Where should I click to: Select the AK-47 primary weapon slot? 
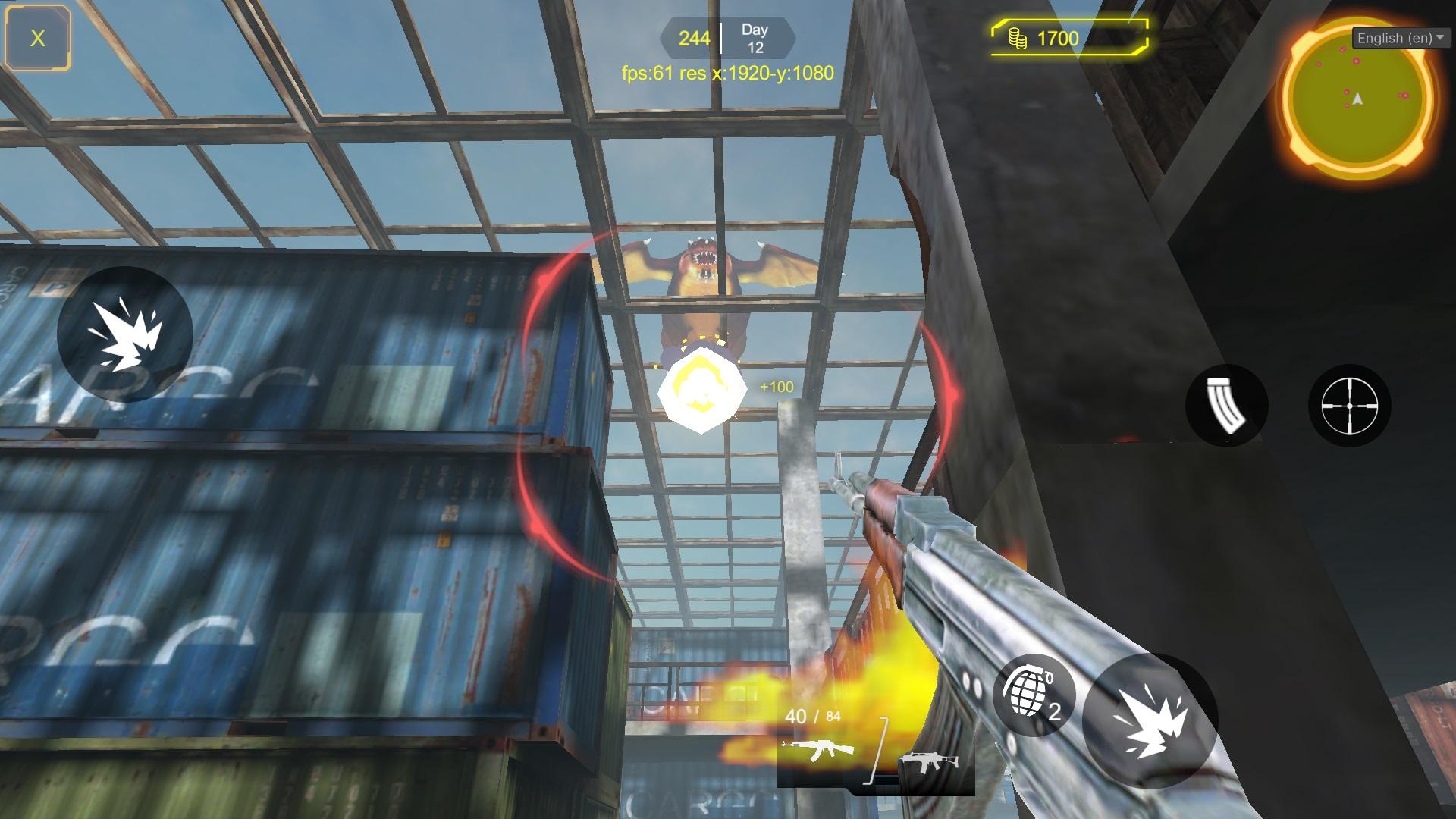817,749
